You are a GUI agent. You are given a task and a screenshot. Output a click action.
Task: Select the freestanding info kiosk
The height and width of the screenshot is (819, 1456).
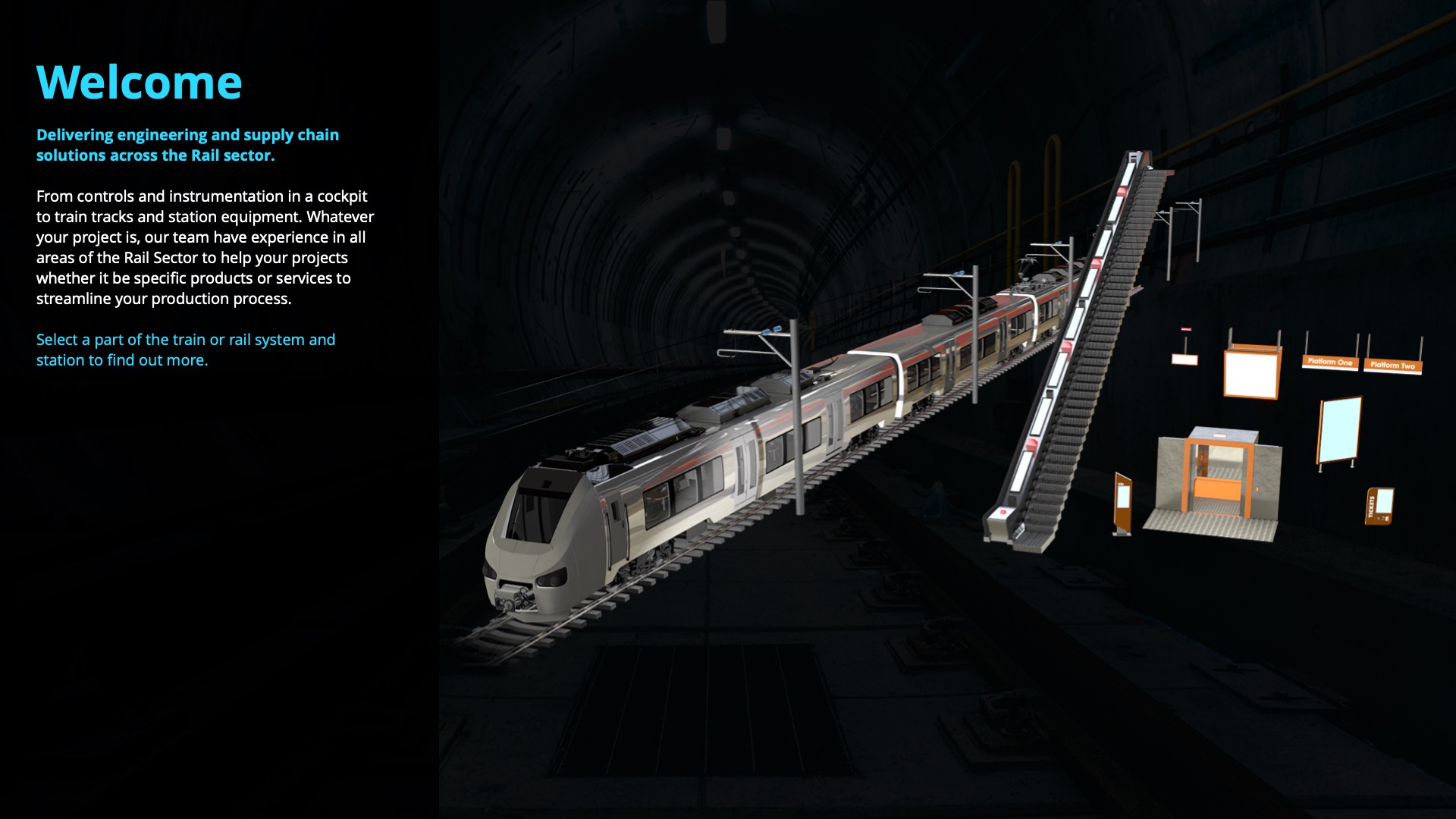point(1122,504)
